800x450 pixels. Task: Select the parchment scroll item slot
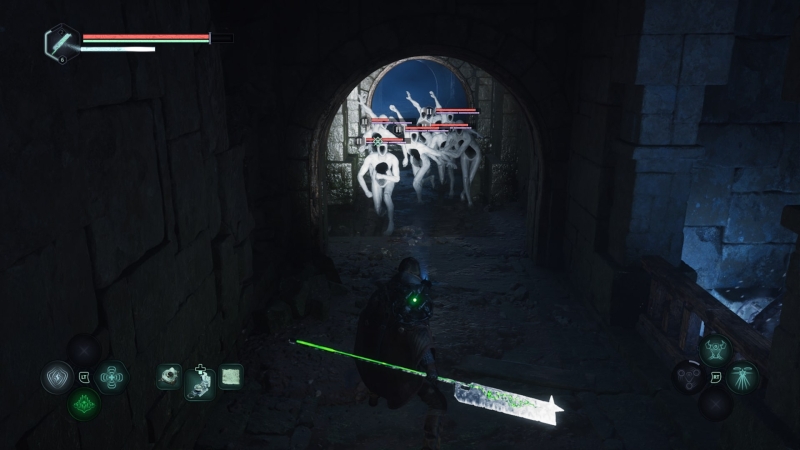coord(231,376)
